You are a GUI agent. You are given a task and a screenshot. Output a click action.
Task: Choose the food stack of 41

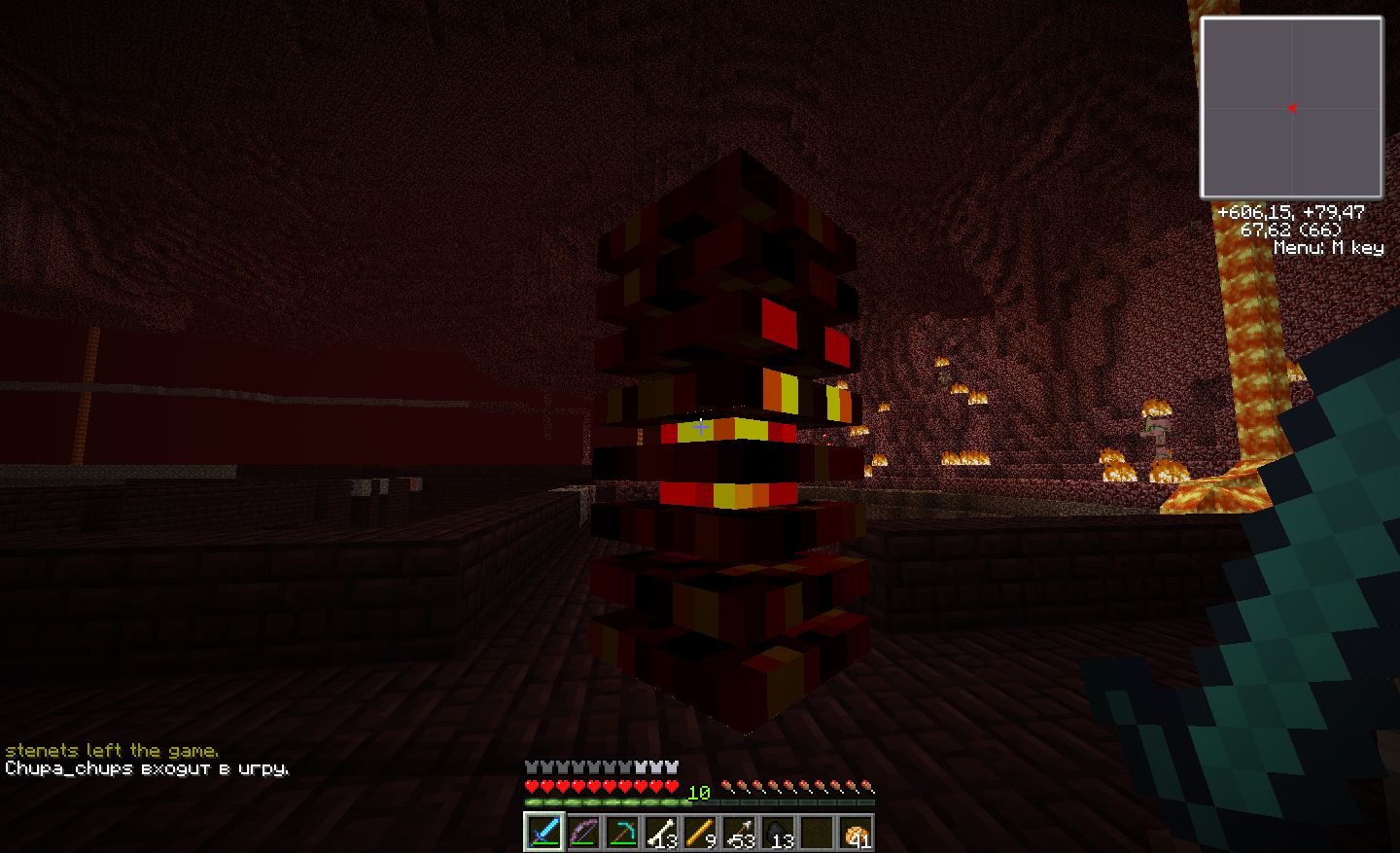pyautogui.click(x=856, y=833)
